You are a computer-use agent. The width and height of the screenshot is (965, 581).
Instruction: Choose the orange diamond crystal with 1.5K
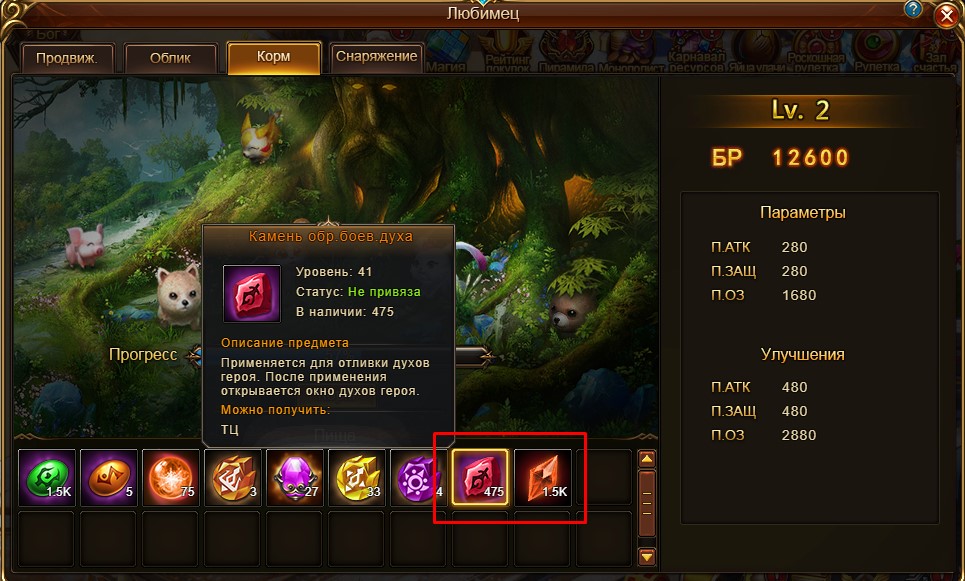pyautogui.click(x=542, y=477)
